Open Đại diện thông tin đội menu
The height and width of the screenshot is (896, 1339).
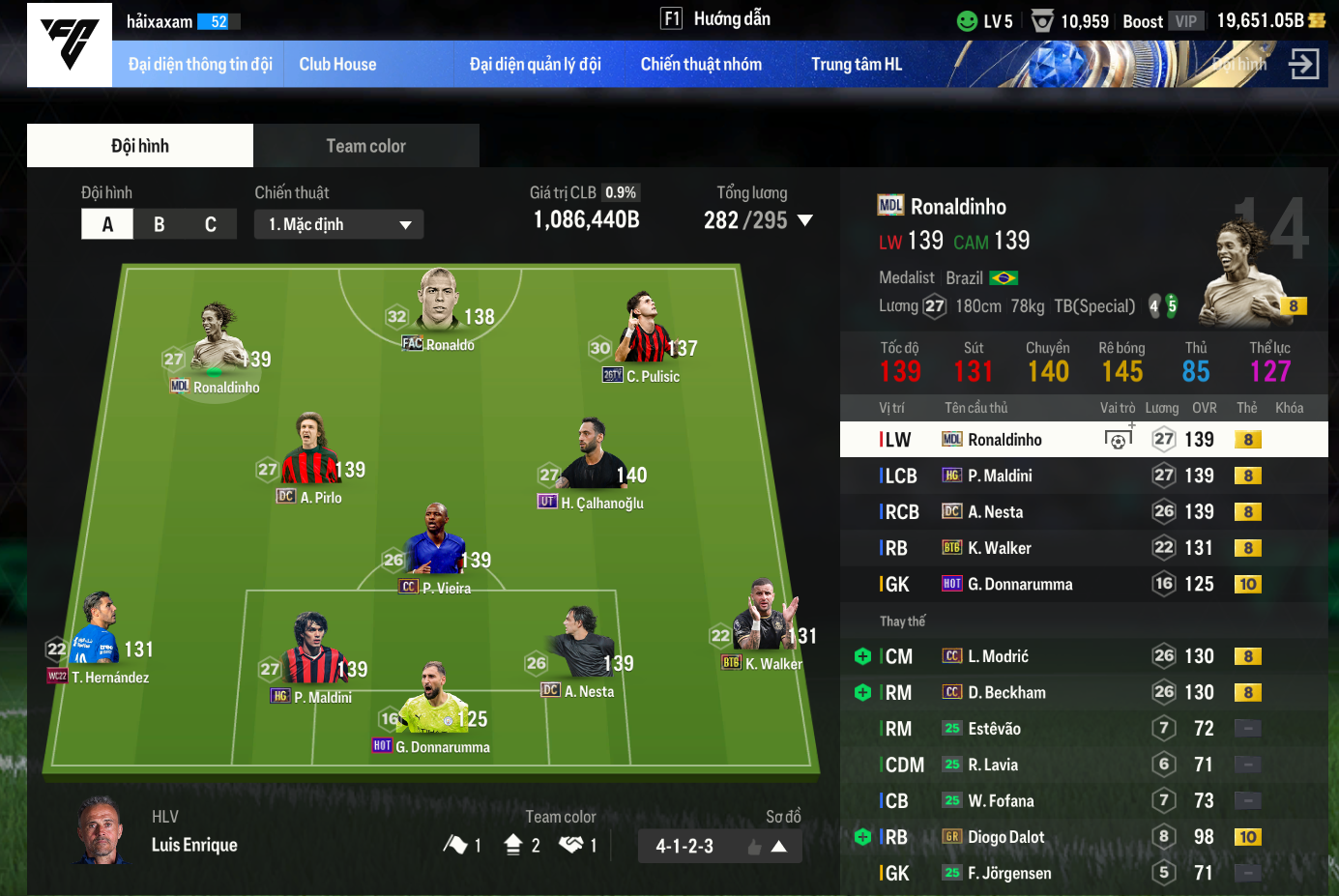point(200,65)
